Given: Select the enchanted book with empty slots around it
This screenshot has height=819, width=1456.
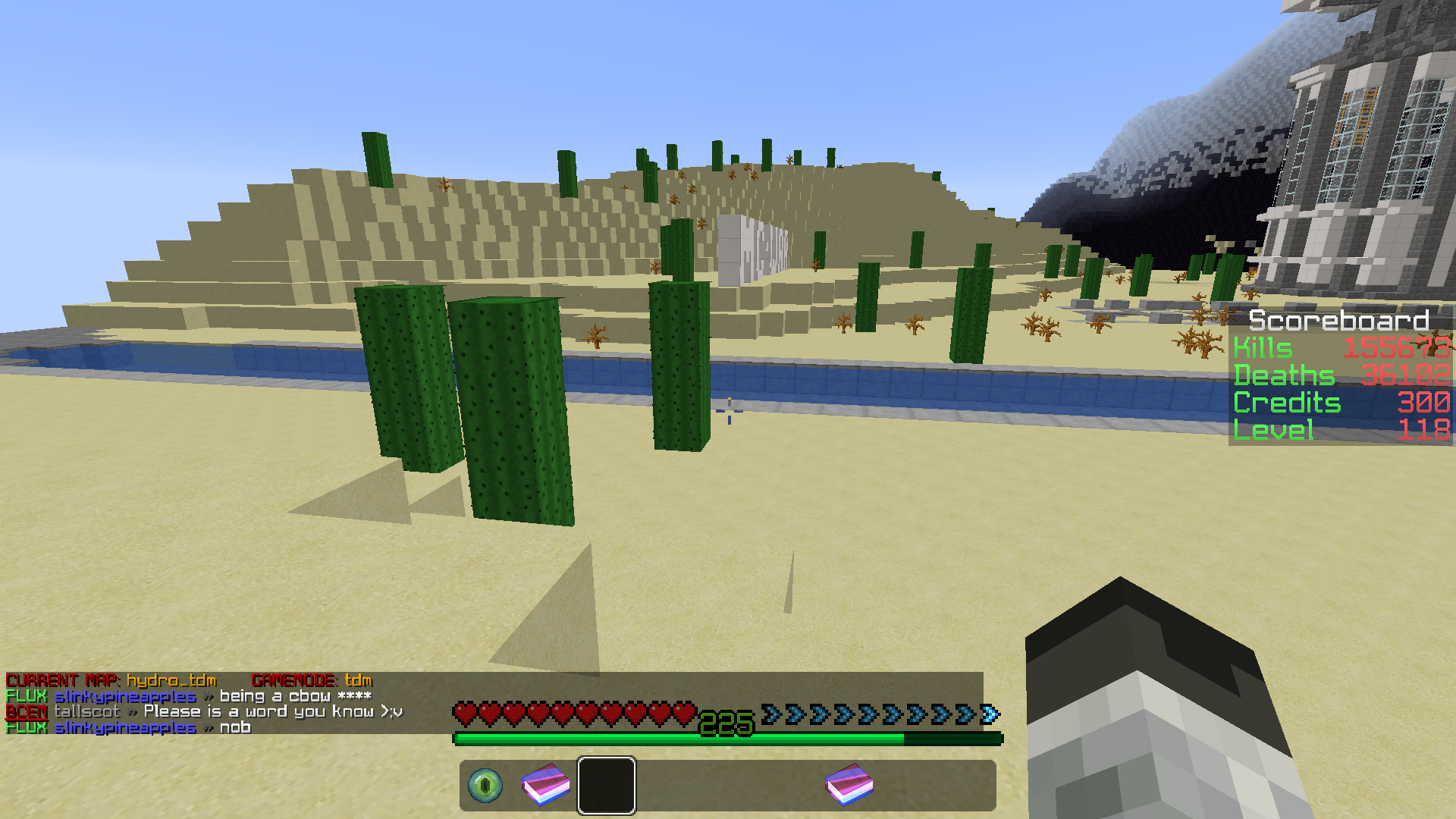Looking at the screenshot, I should (x=849, y=786).
